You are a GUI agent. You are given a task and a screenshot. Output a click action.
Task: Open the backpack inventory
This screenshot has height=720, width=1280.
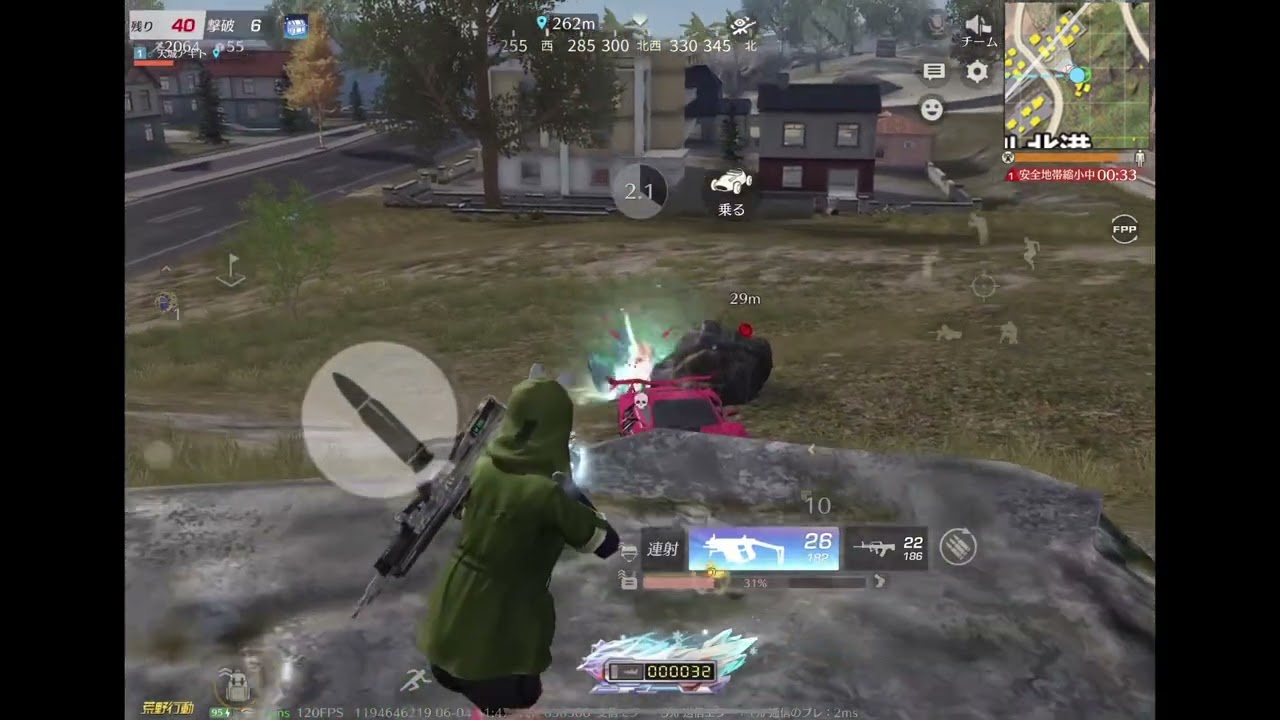pos(237,684)
